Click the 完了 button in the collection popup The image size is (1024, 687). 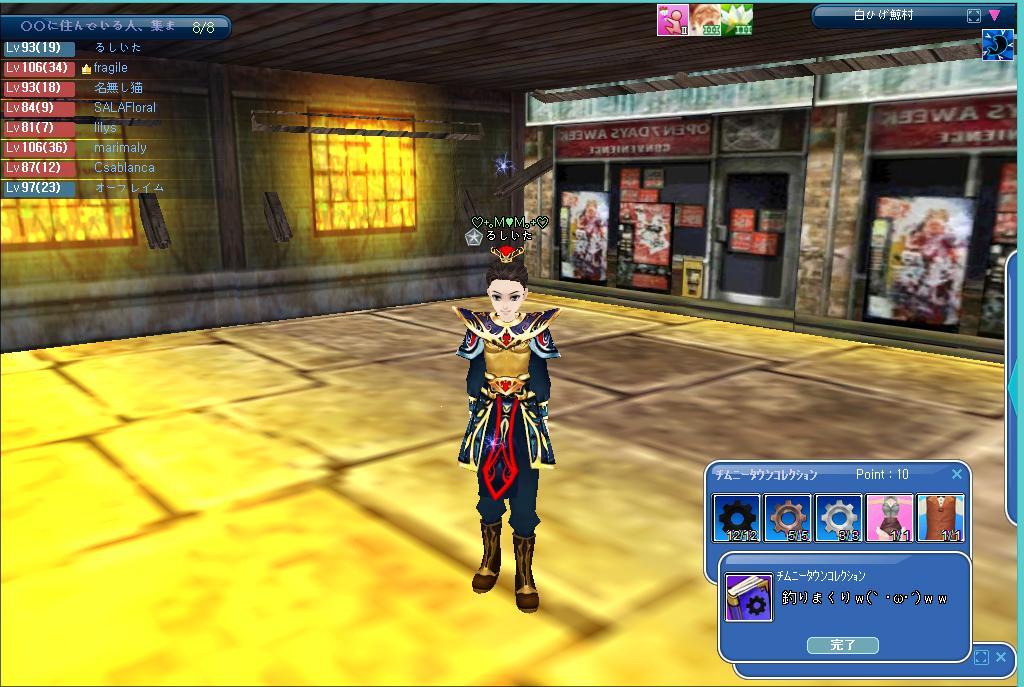[842, 645]
